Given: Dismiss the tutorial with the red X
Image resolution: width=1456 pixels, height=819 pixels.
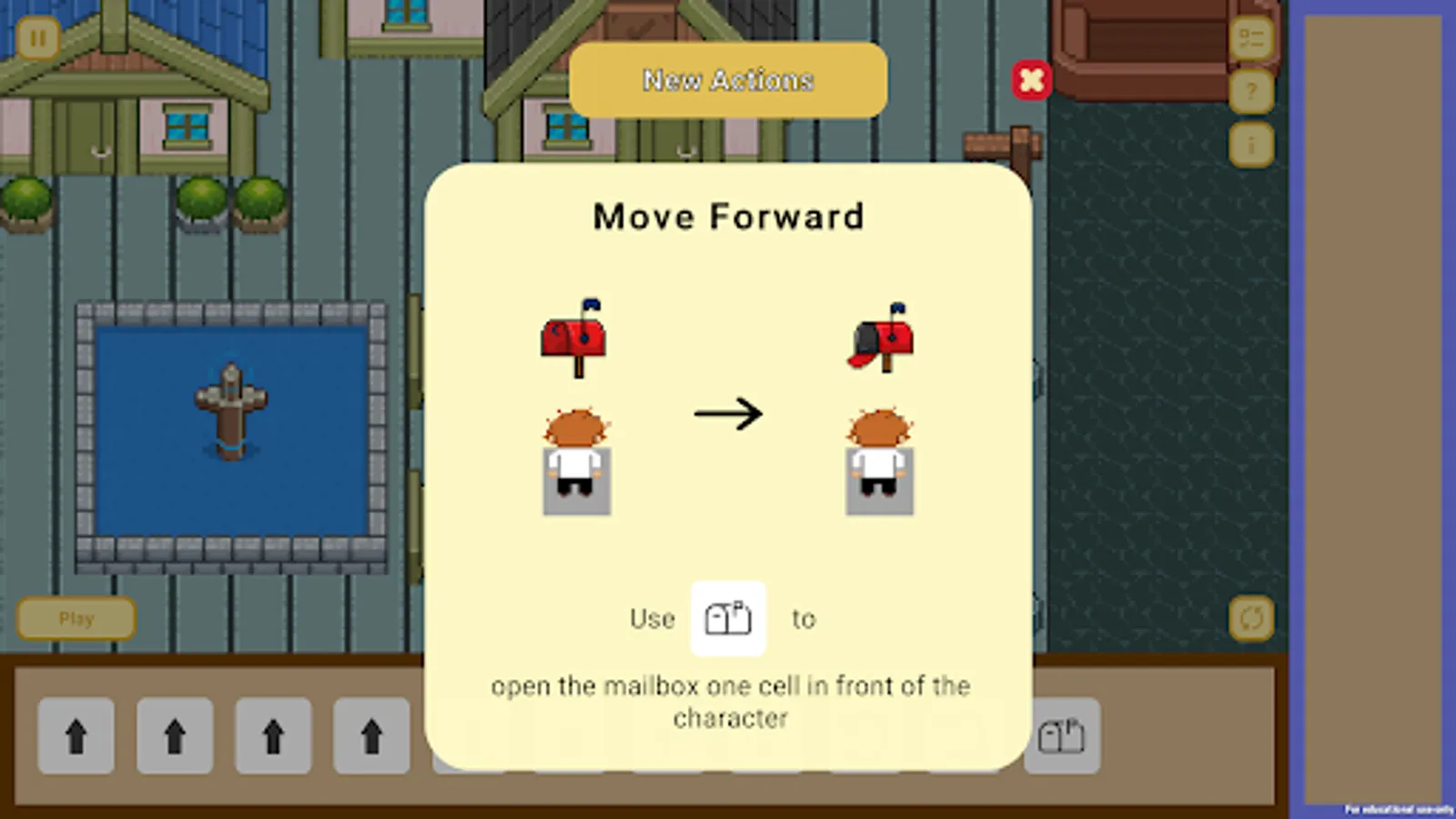Looking at the screenshot, I should tap(1032, 80).
